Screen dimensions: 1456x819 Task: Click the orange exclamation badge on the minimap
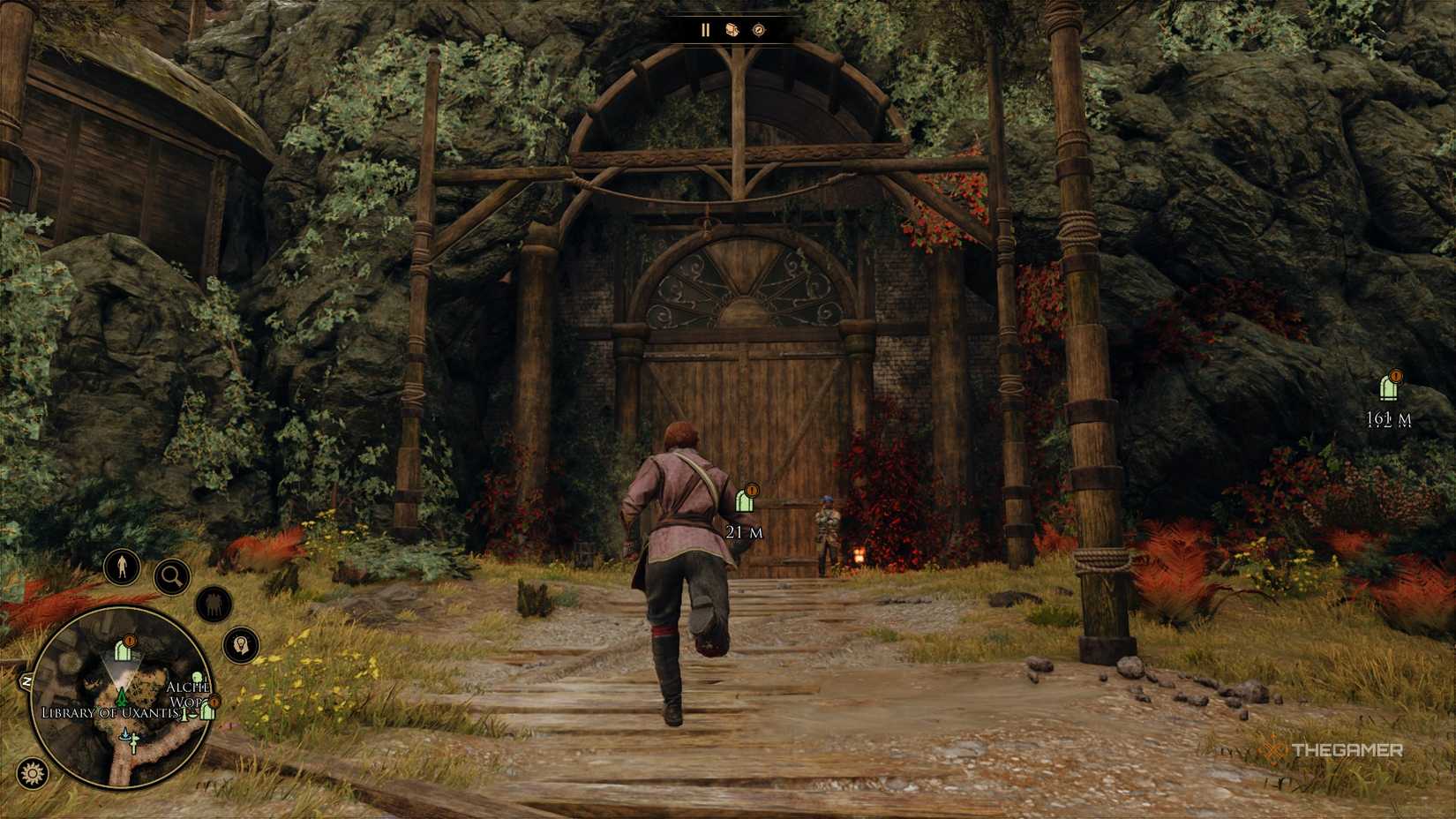pyautogui.click(x=128, y=642)
